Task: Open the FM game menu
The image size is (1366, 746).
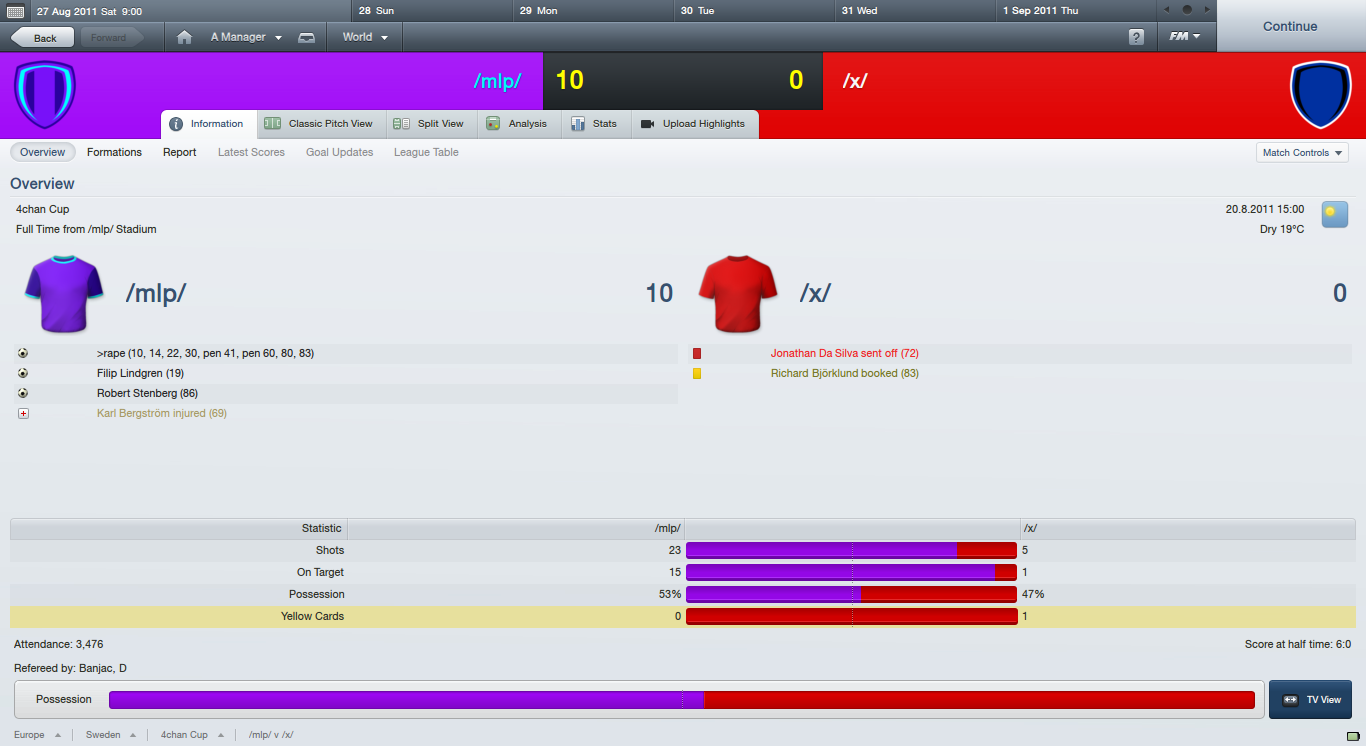Action: tap(1185, 37)
